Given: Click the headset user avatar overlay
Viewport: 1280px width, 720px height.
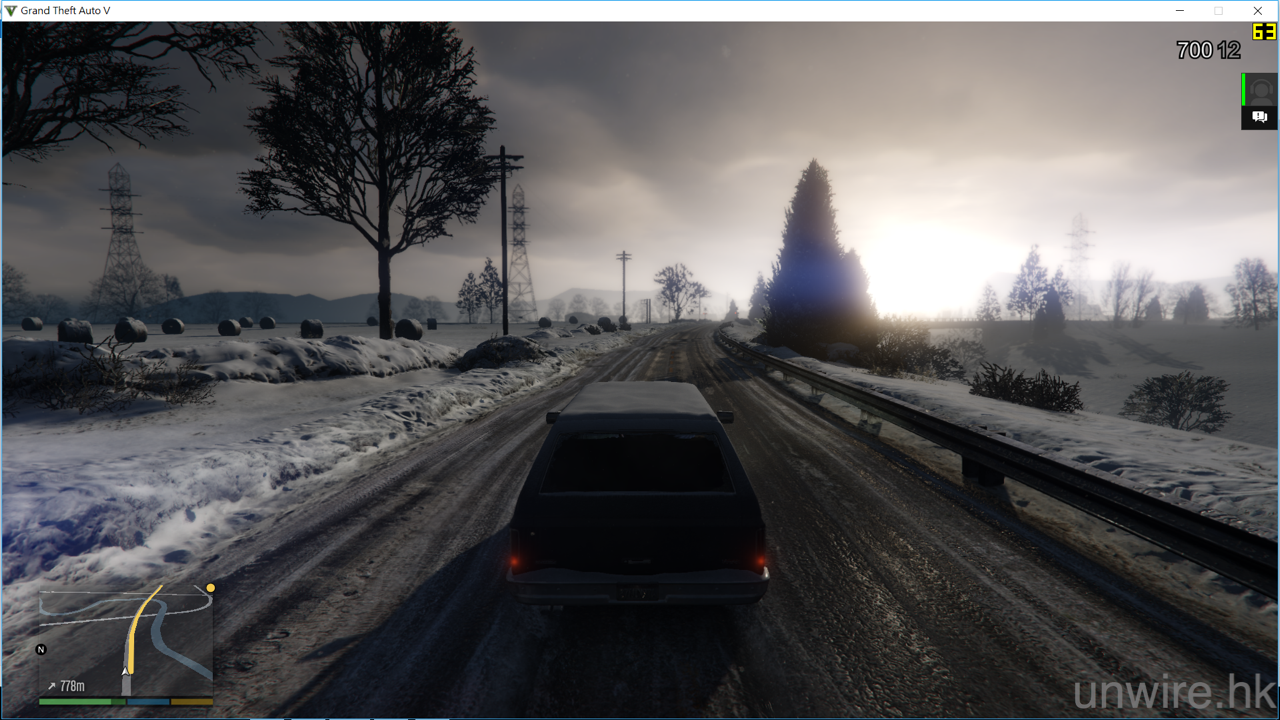Looking at the screenshot, I should pyautogui.click(x=1261, y=89).
